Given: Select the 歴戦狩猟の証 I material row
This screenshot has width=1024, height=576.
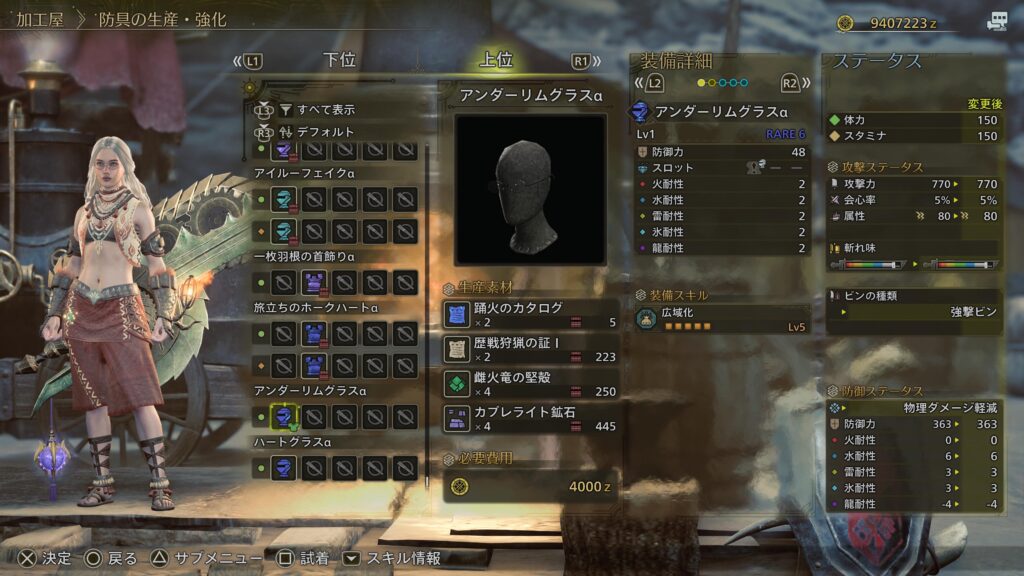Looking at the screenshot, I should [531, 349].
